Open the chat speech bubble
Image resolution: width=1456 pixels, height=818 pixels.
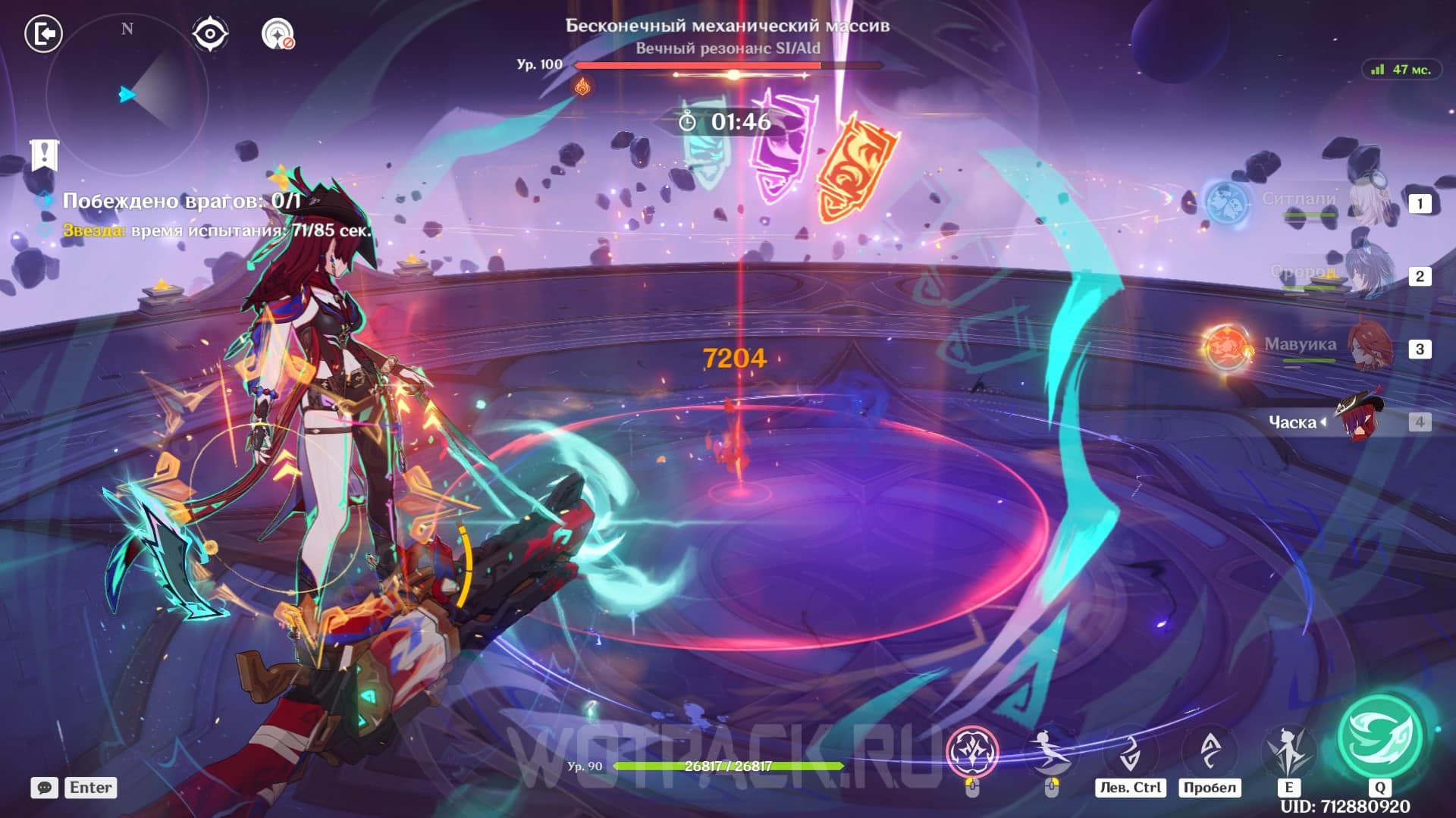[x=45, y=788]
